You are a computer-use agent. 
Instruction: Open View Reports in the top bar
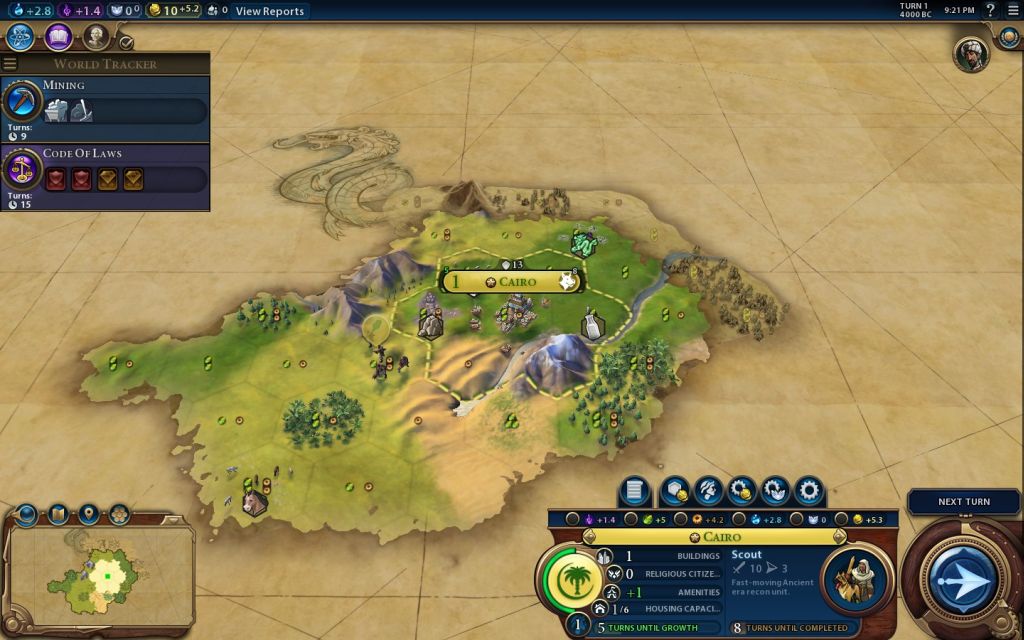[270, 11]
